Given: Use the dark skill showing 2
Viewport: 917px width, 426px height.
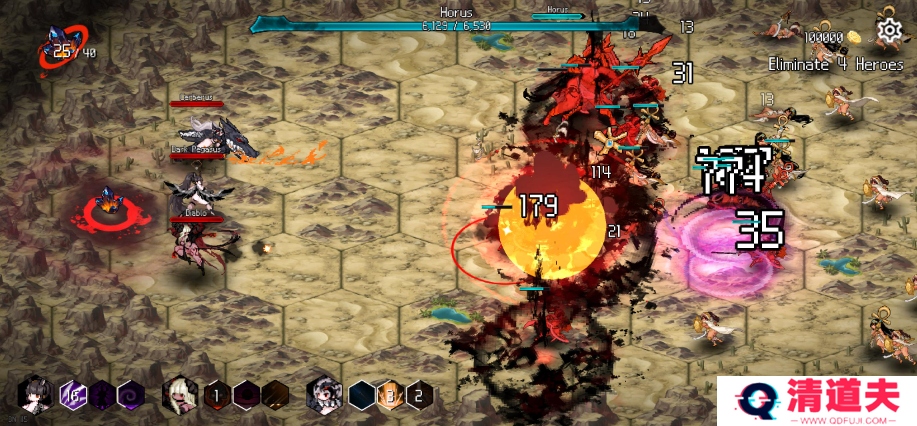Looking at the screenshot, I should click(x=420, y=395).
